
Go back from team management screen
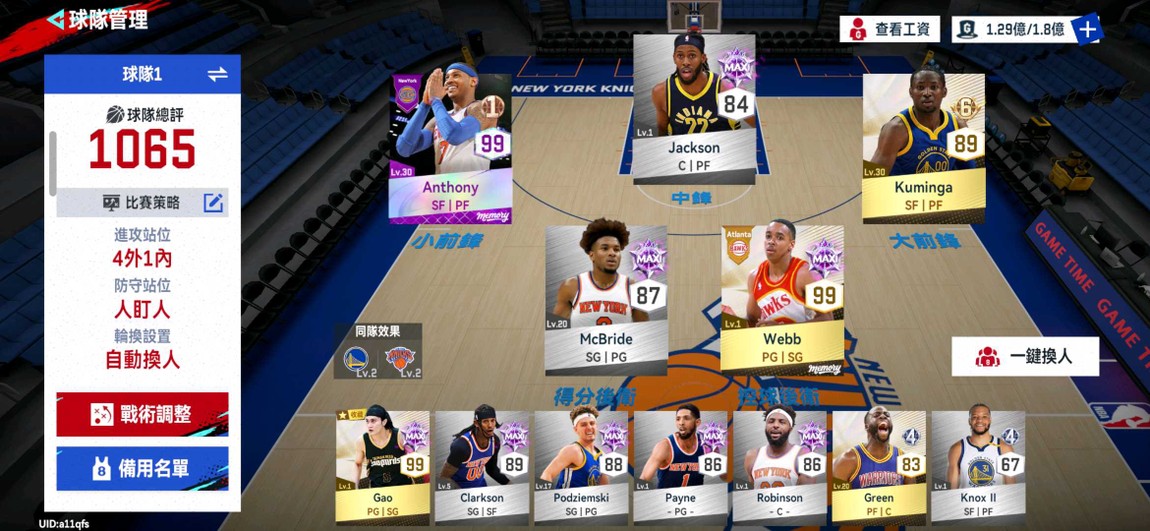[56, 19]
